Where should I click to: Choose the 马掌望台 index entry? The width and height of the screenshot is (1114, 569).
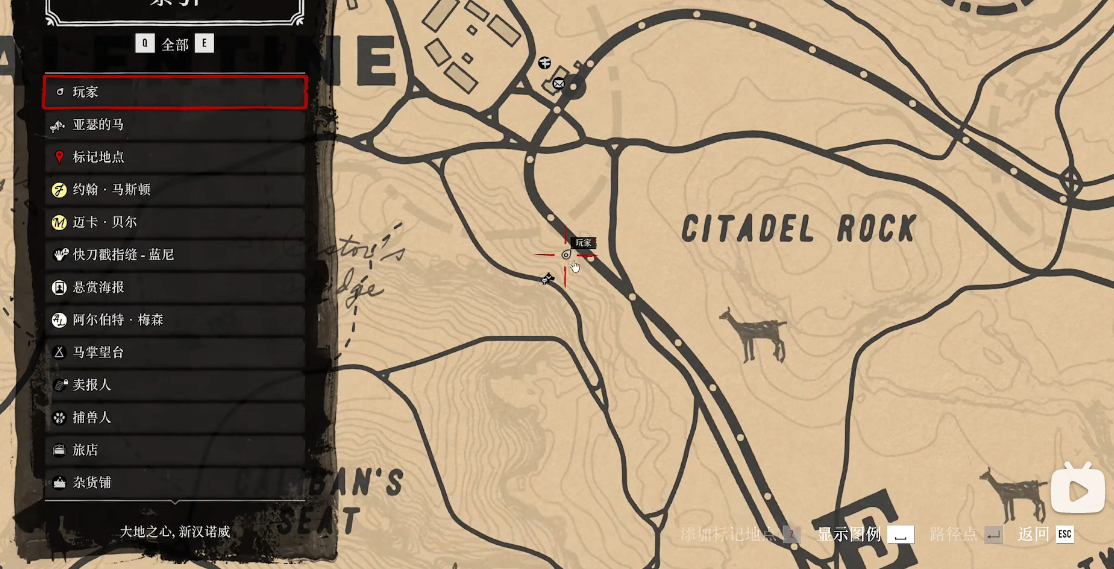click(x=175, y=352)
